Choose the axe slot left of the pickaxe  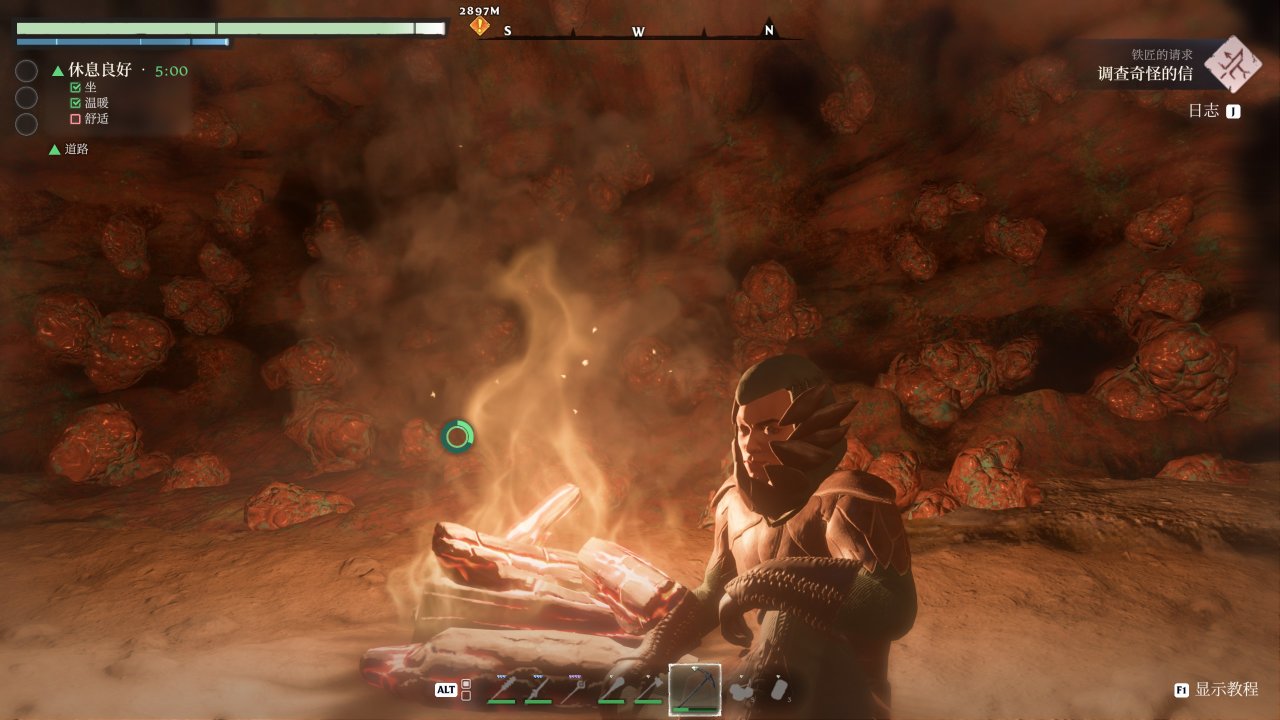(x=648, y=688)
